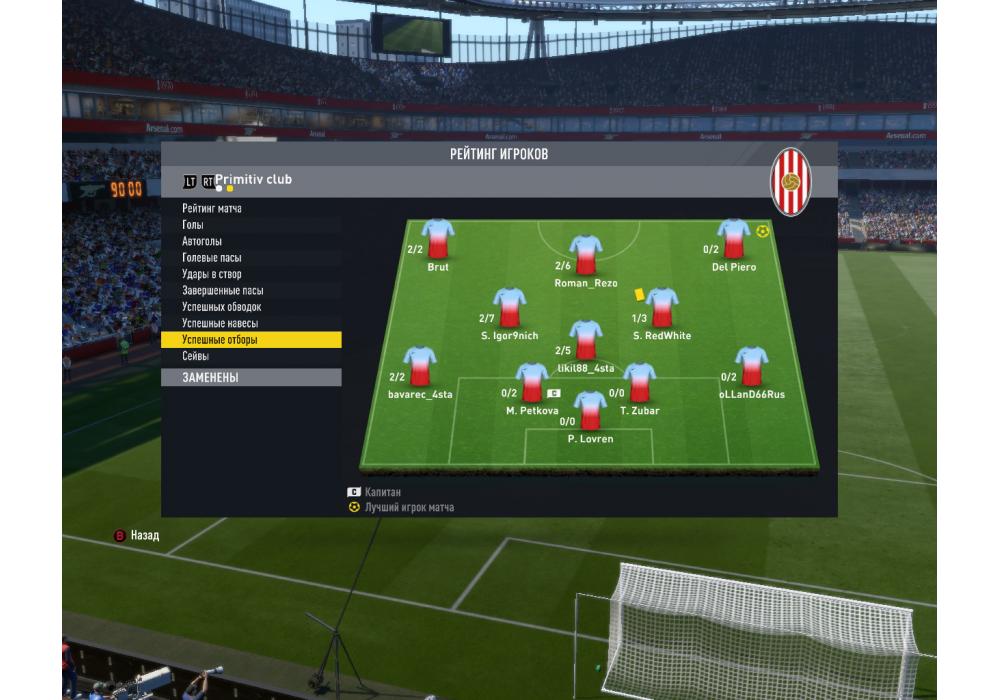Select the Завершенные пасы entry
This screenshot has height=700, width=1000.
[x=223, y=291]
